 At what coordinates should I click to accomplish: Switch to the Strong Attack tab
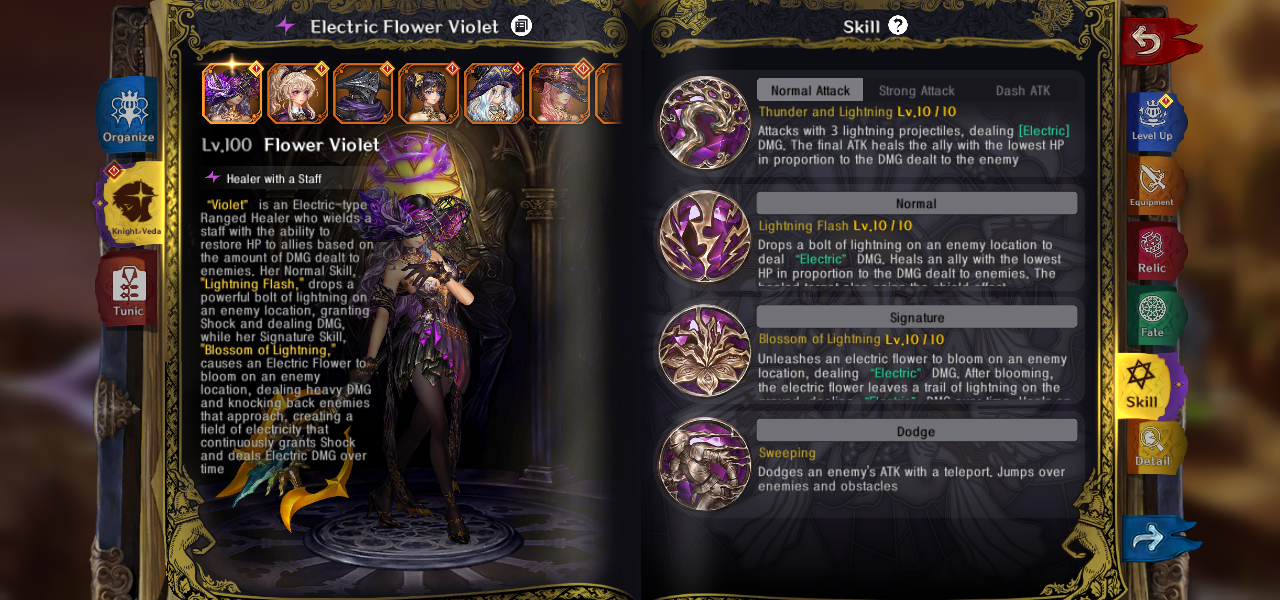[x=916, y=90]
